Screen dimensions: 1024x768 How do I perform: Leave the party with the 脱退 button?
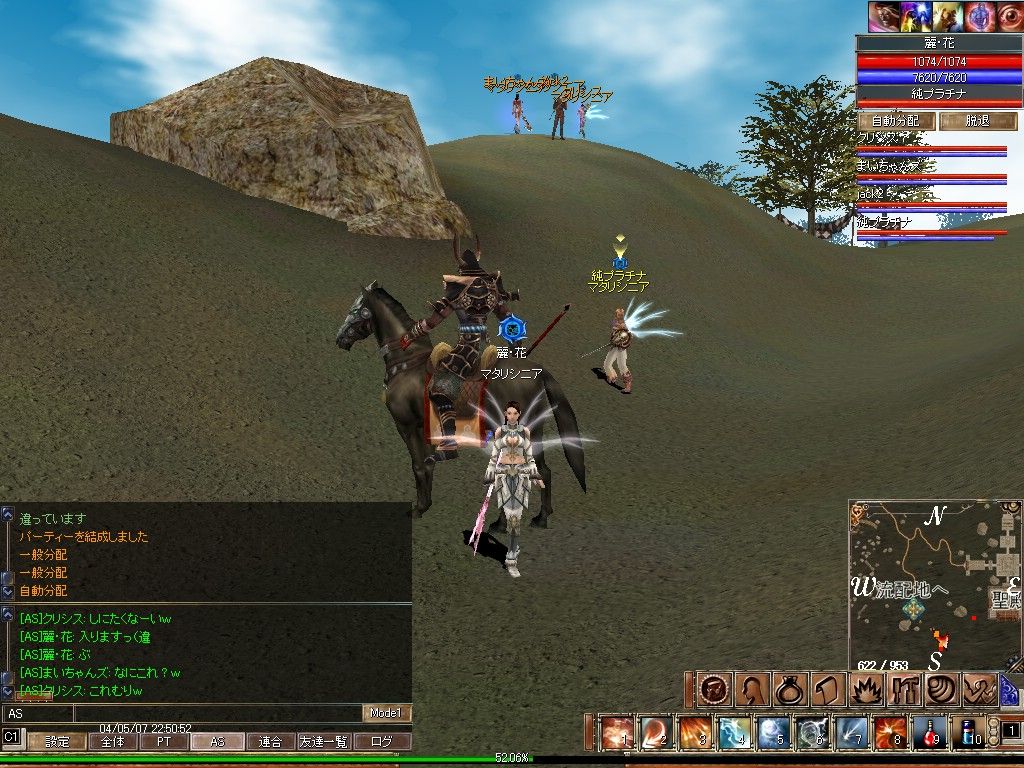tap(978, 121)
